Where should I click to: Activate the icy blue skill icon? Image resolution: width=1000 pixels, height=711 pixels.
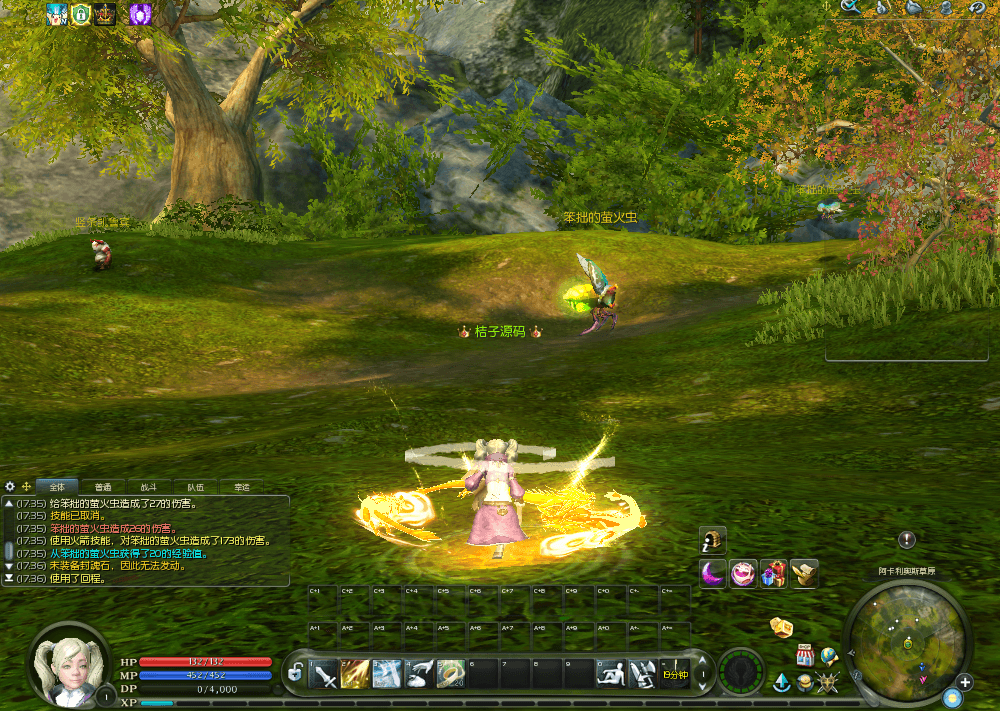tap(387, 674)
